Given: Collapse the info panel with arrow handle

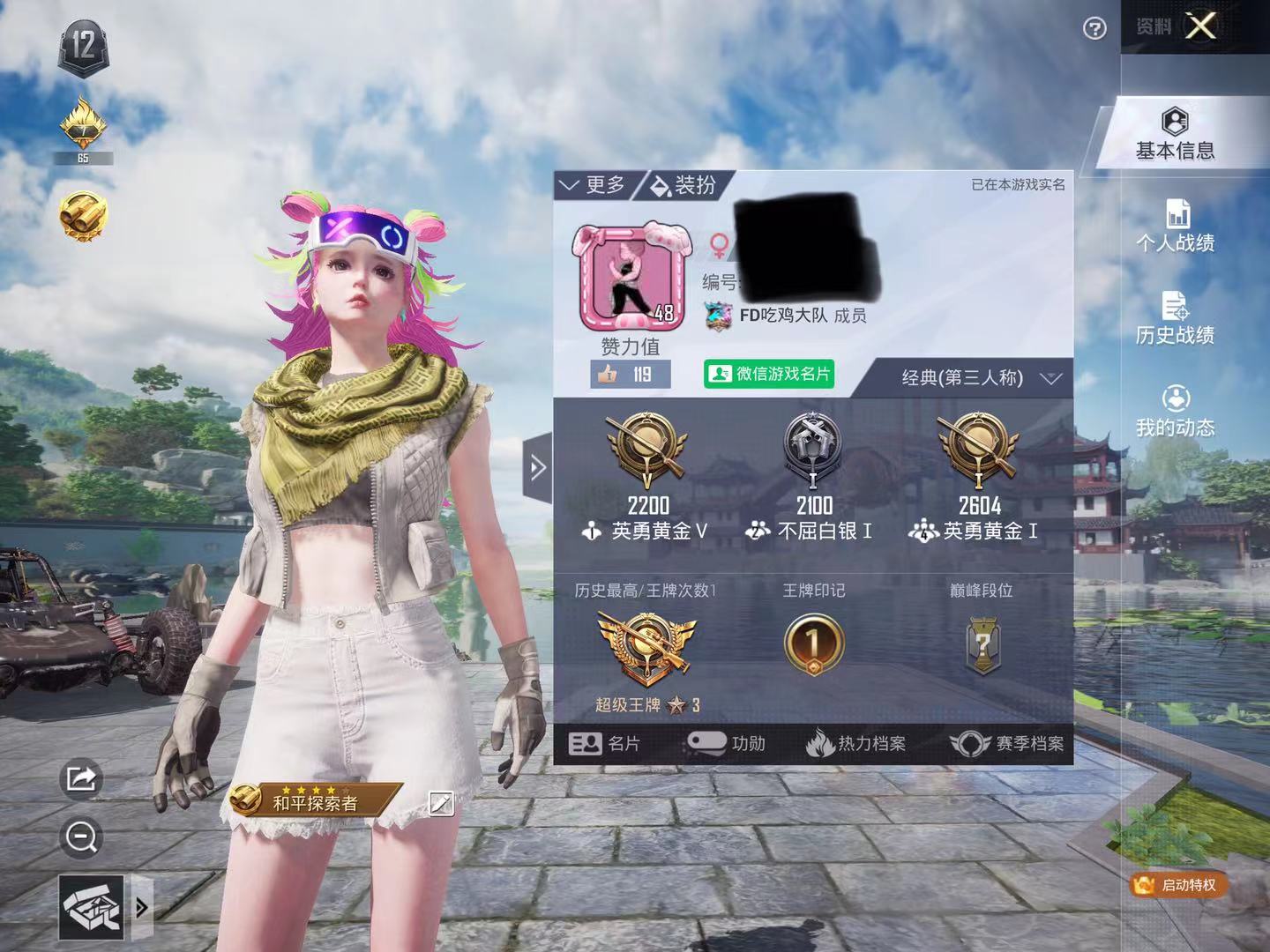Looking at the screenshot, I should click(x=537, y=467).
